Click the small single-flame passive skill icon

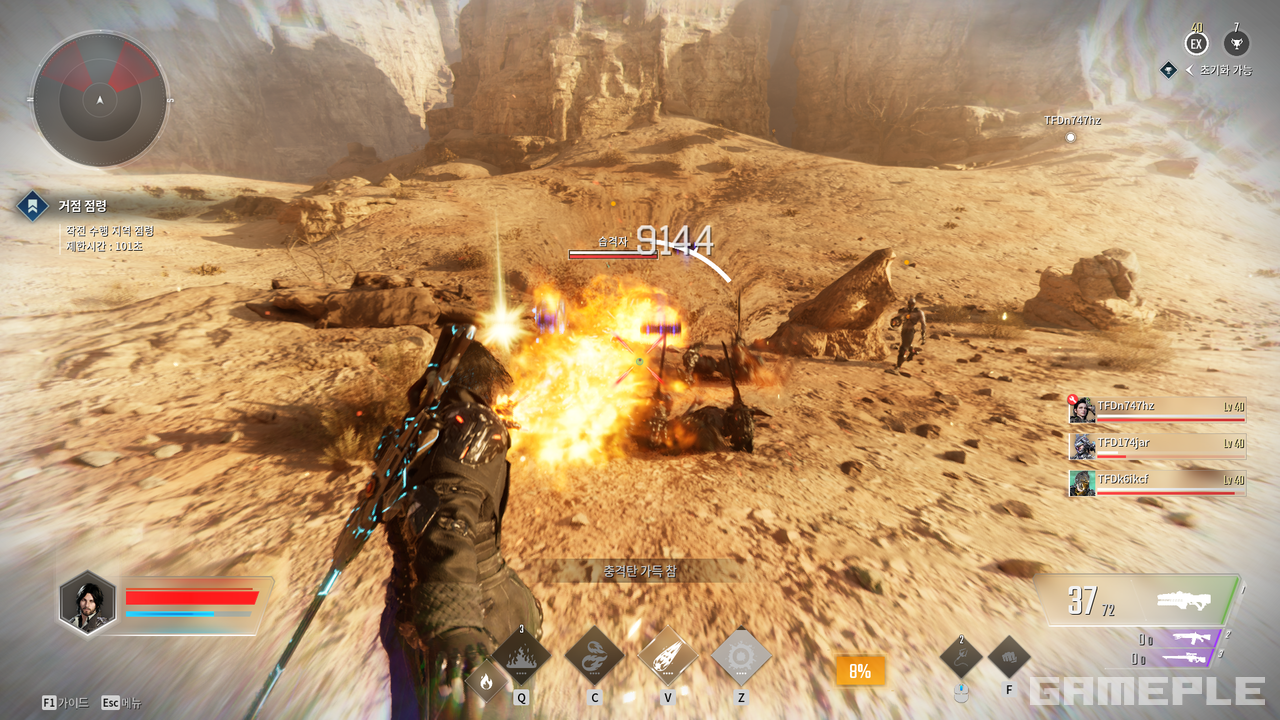click(x=486, y=683)
